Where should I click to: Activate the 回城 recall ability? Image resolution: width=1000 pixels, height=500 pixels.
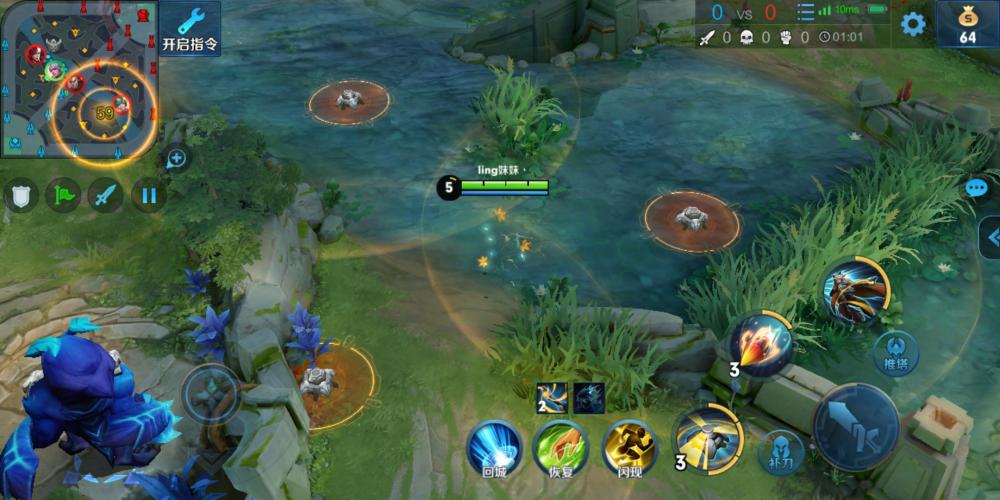point(494,446)
